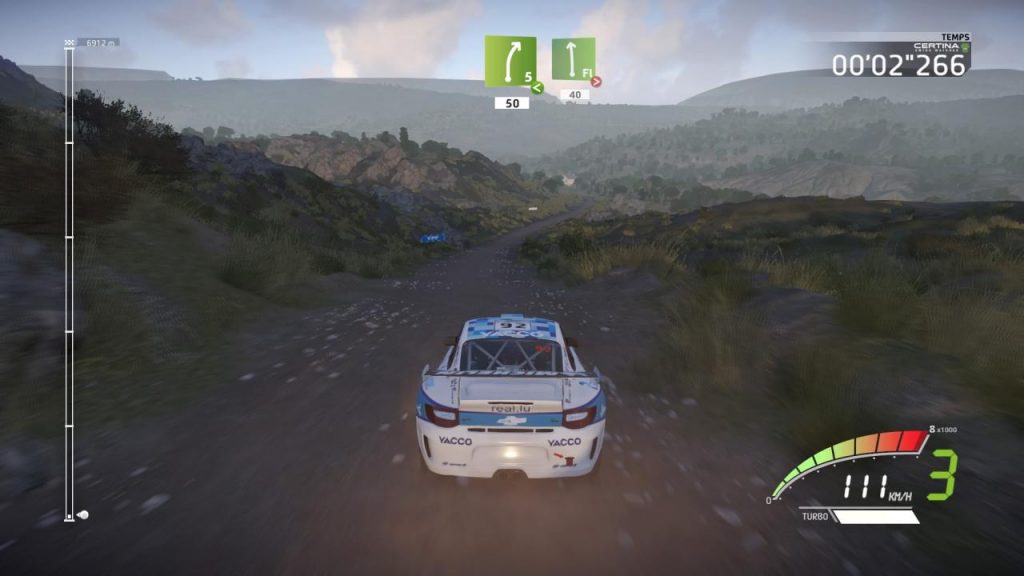Viewport: 1024px width, 576px height.
Task: Click the right-turn 5 pace note icon
Action: pos(510,62)
